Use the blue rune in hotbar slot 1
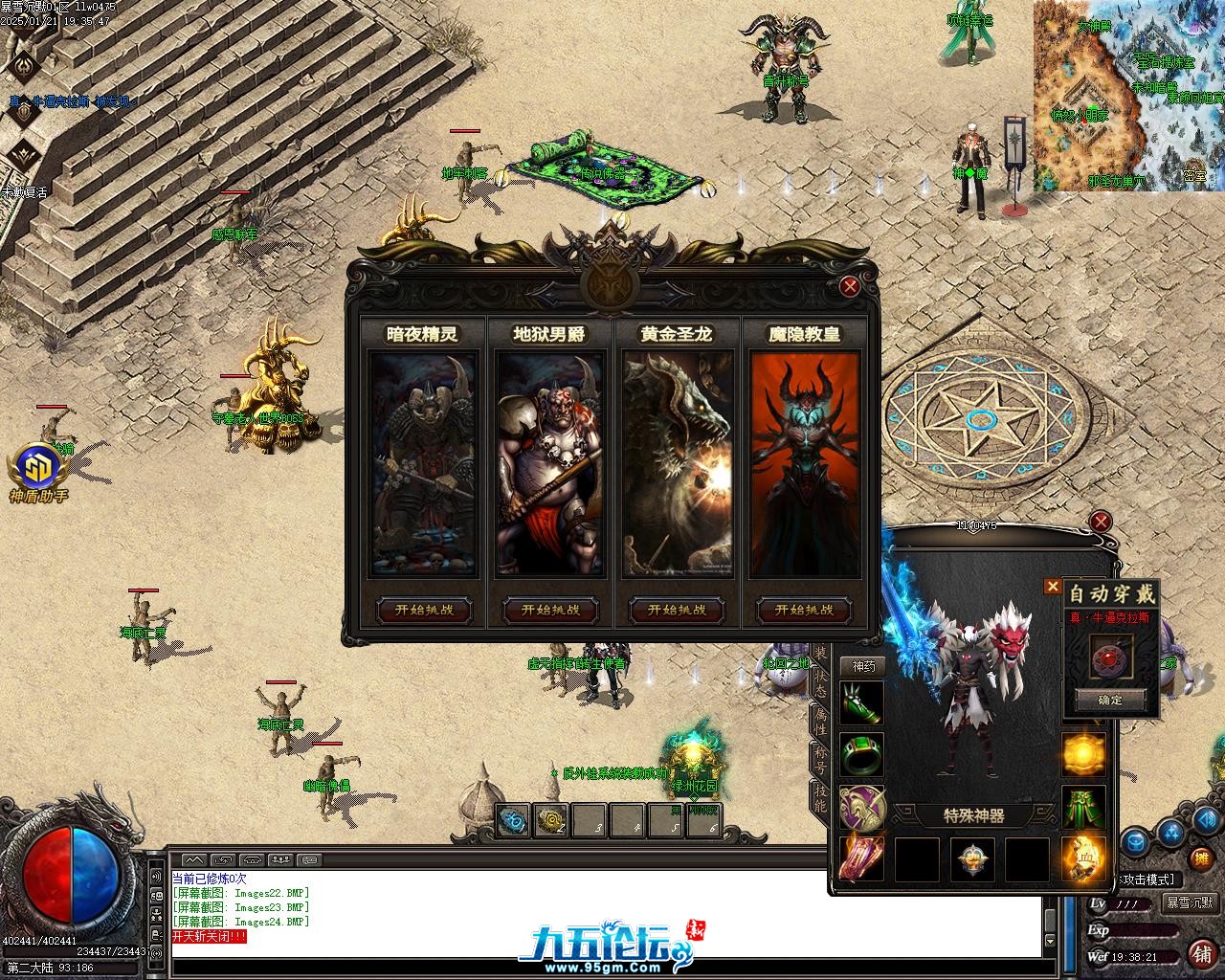This screenshot has width=1225, height=980. pos(514,819)
